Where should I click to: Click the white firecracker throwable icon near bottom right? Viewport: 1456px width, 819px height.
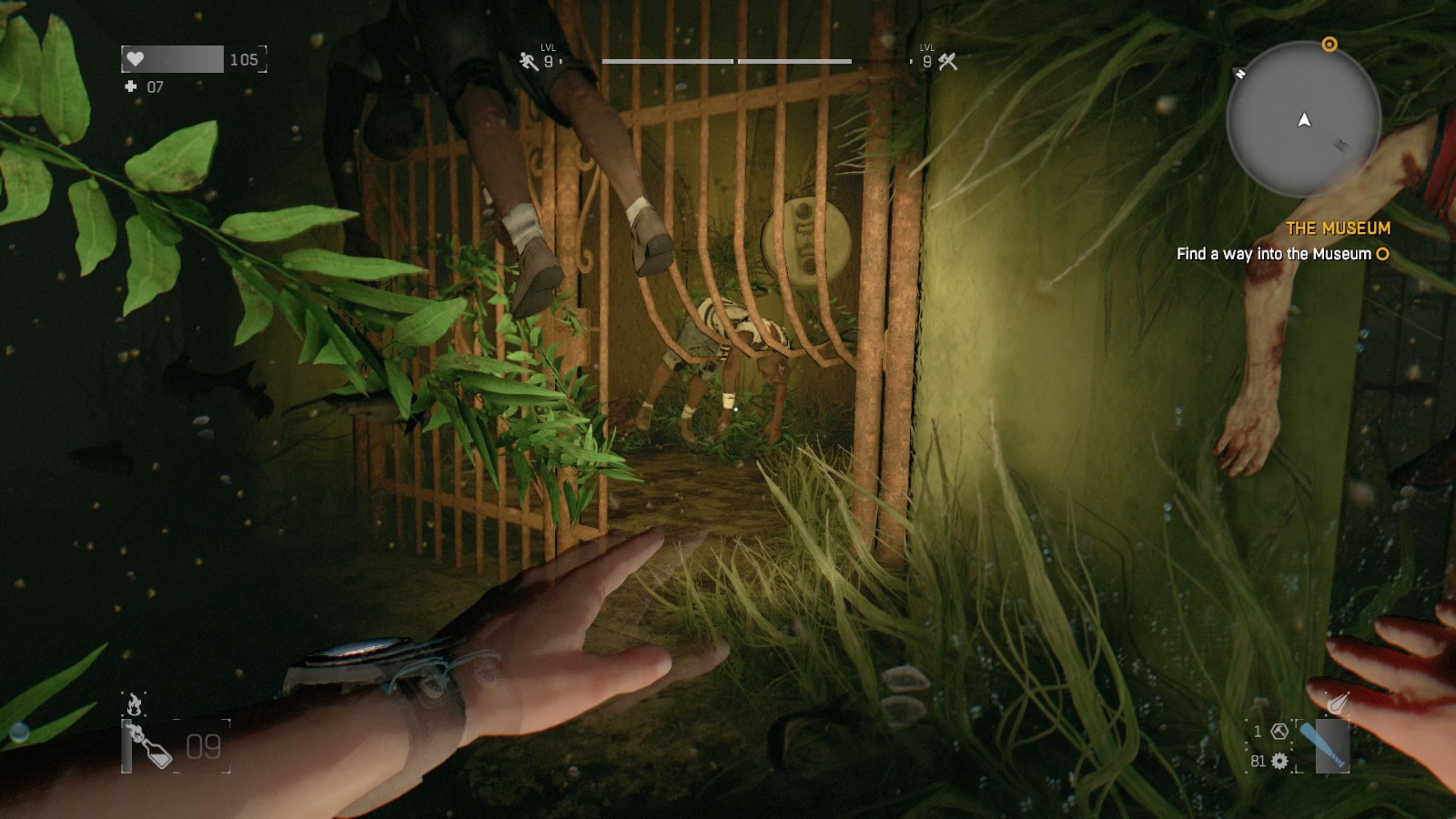[1336, 702]
